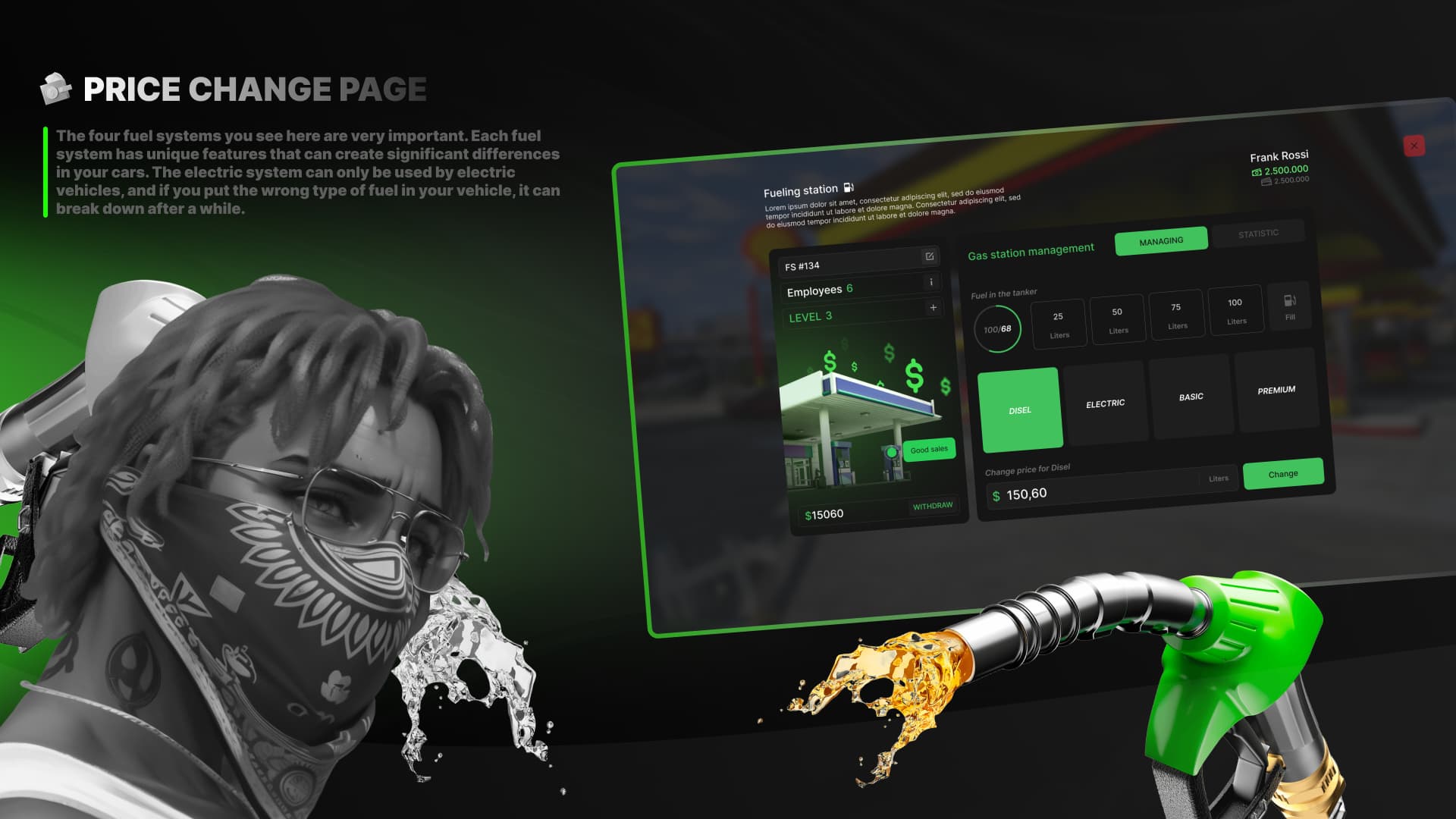Image resolution: width=1456 pixels, height=819 pixels.
Task: Open the Liters unit selector in the price field
Action: (1219, 478)
